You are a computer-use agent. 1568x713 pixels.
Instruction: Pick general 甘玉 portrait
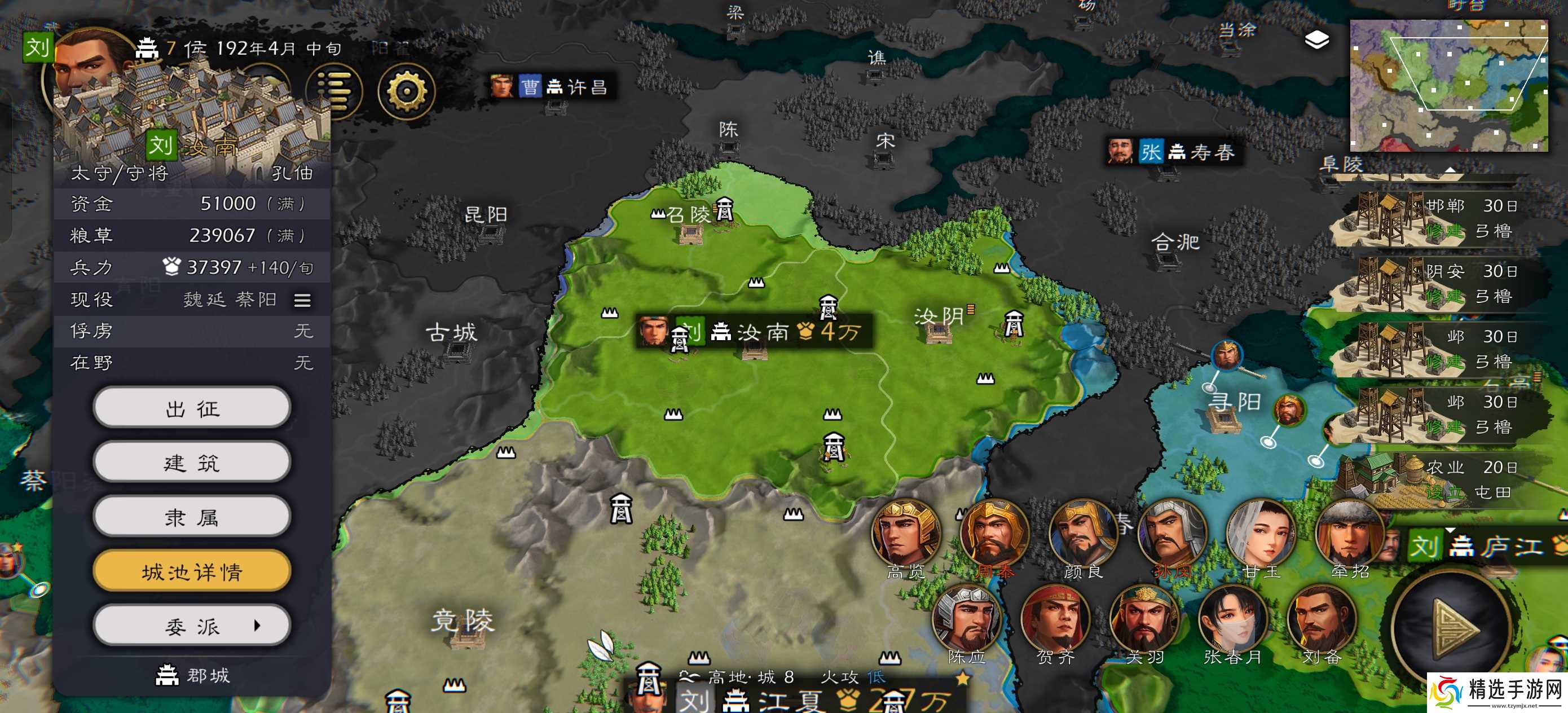1261,534
